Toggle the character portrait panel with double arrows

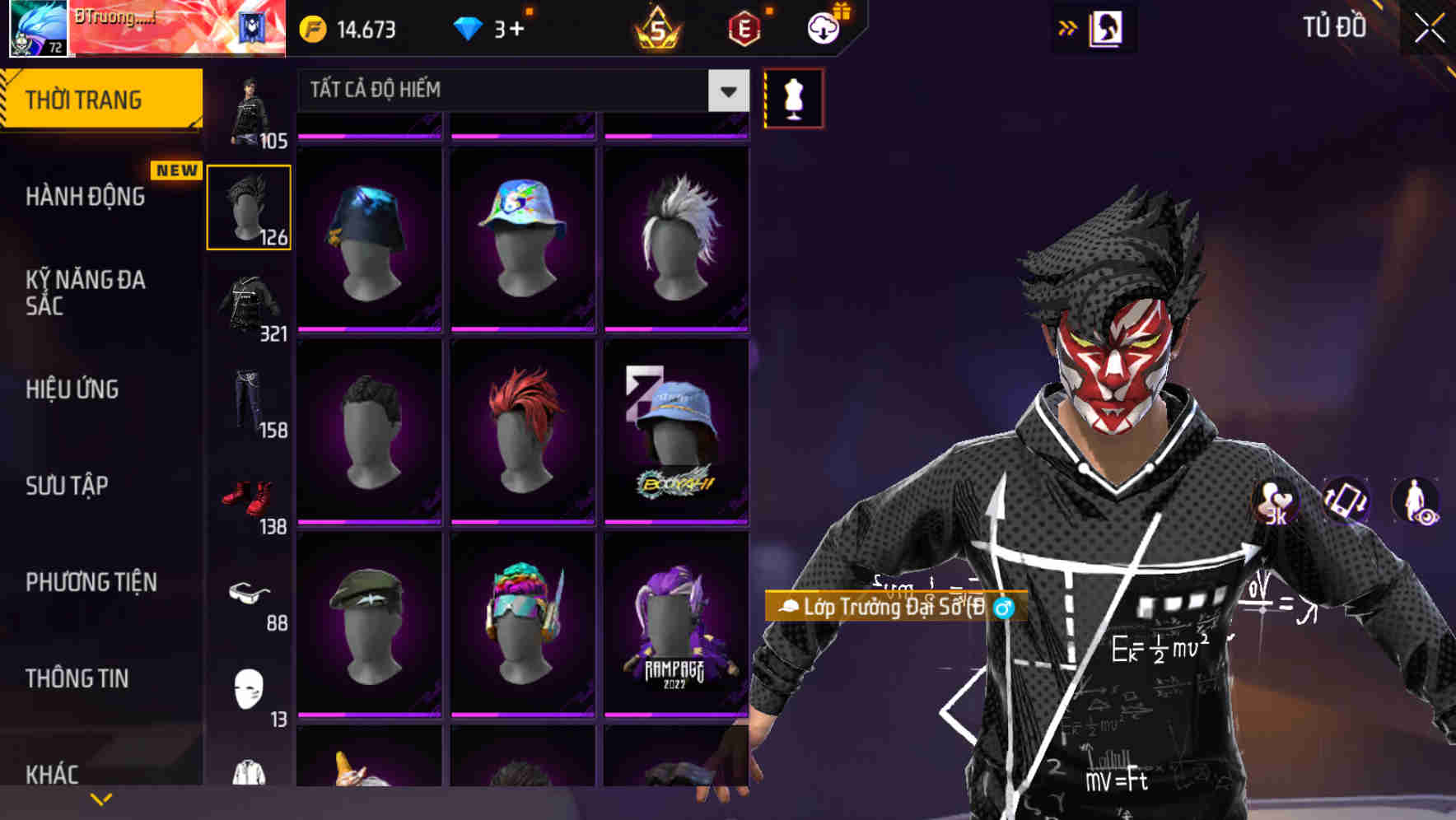(x=1069, y=27)
